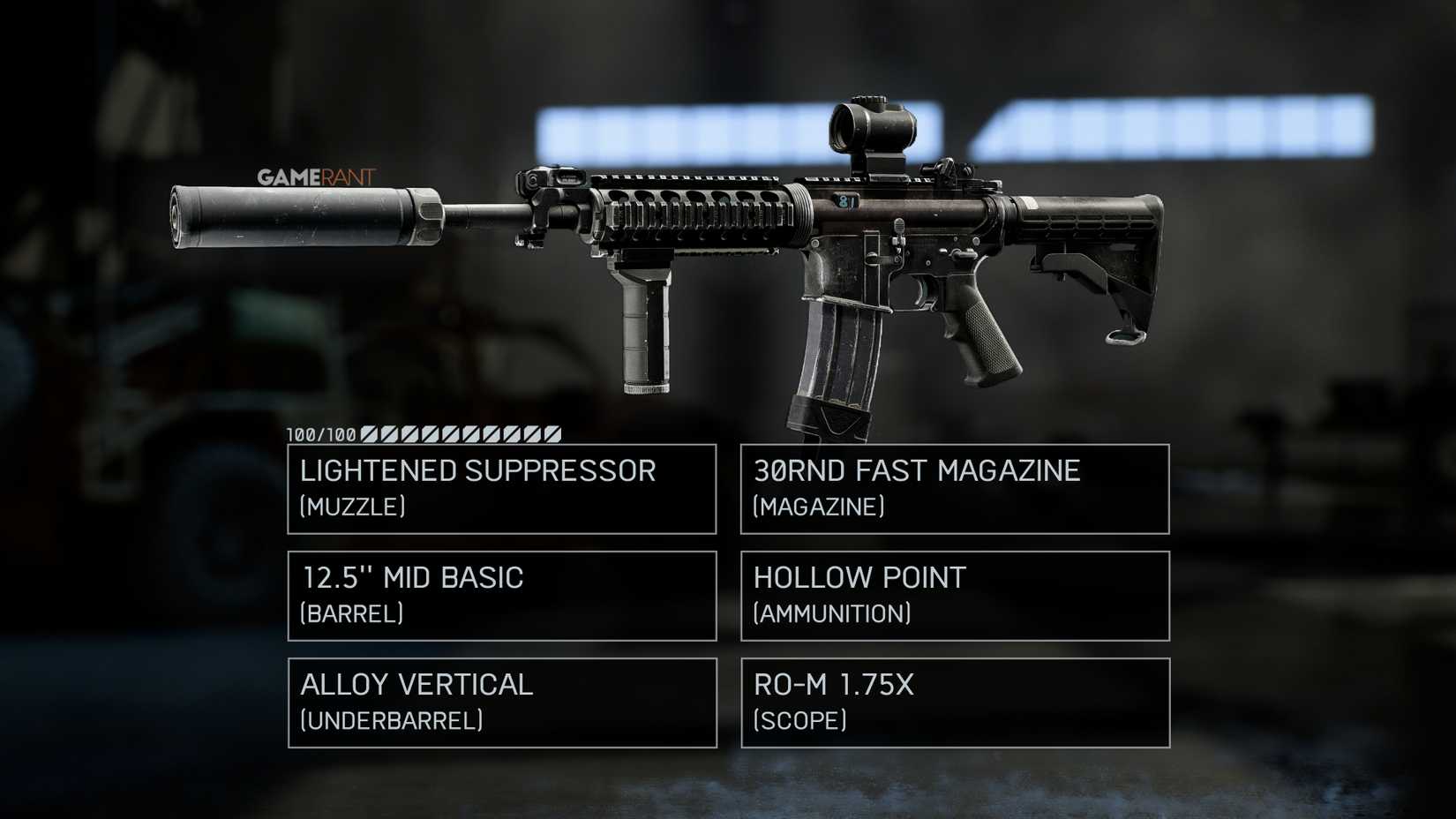
Task: Open the Lightened Suppressor muzzle slot
Action: click(x=500, y=489)
